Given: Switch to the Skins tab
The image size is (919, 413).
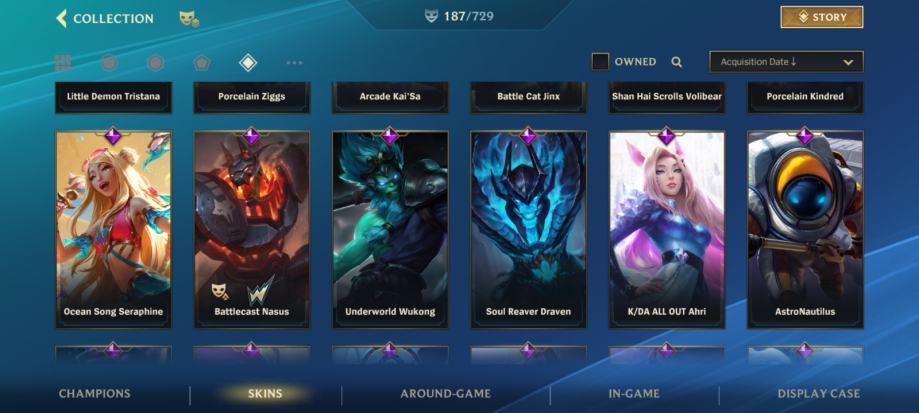Looking at the screenshot, I should (265, 394).
